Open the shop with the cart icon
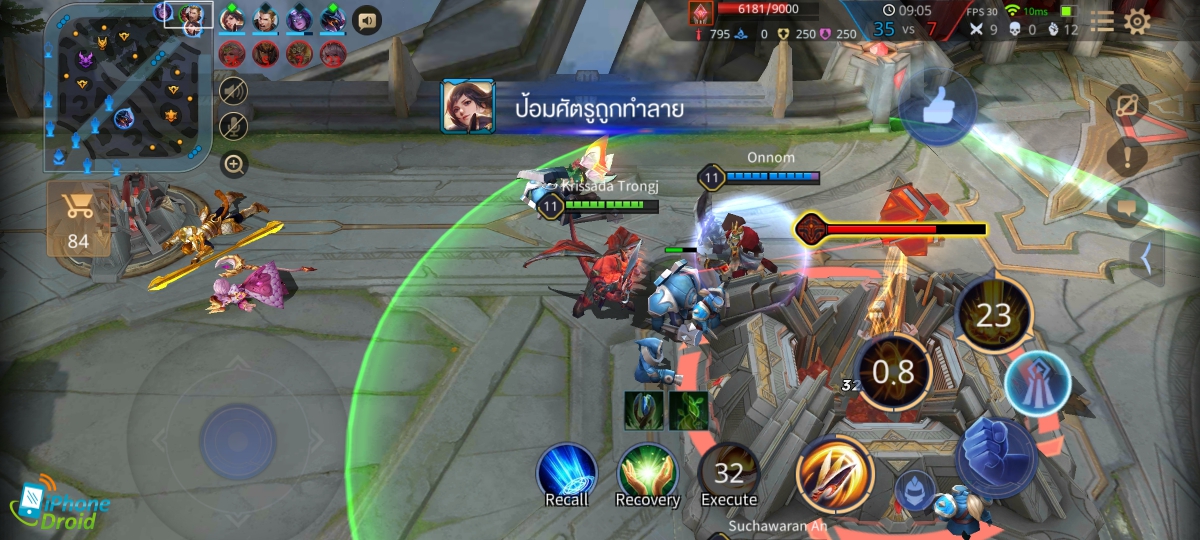 [x=77, y=215]
